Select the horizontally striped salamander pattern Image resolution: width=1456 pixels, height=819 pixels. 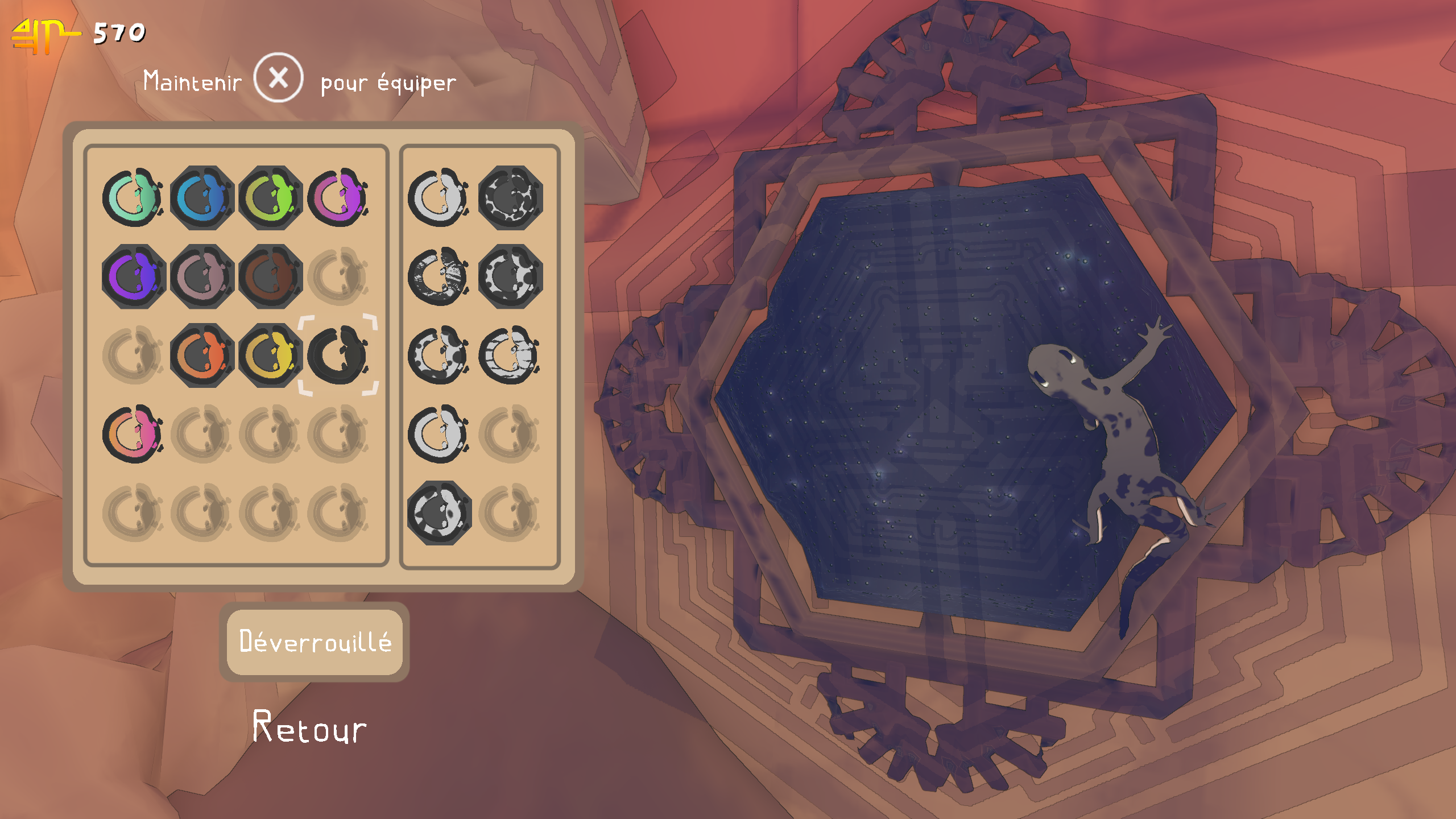[x=510, y=355]
